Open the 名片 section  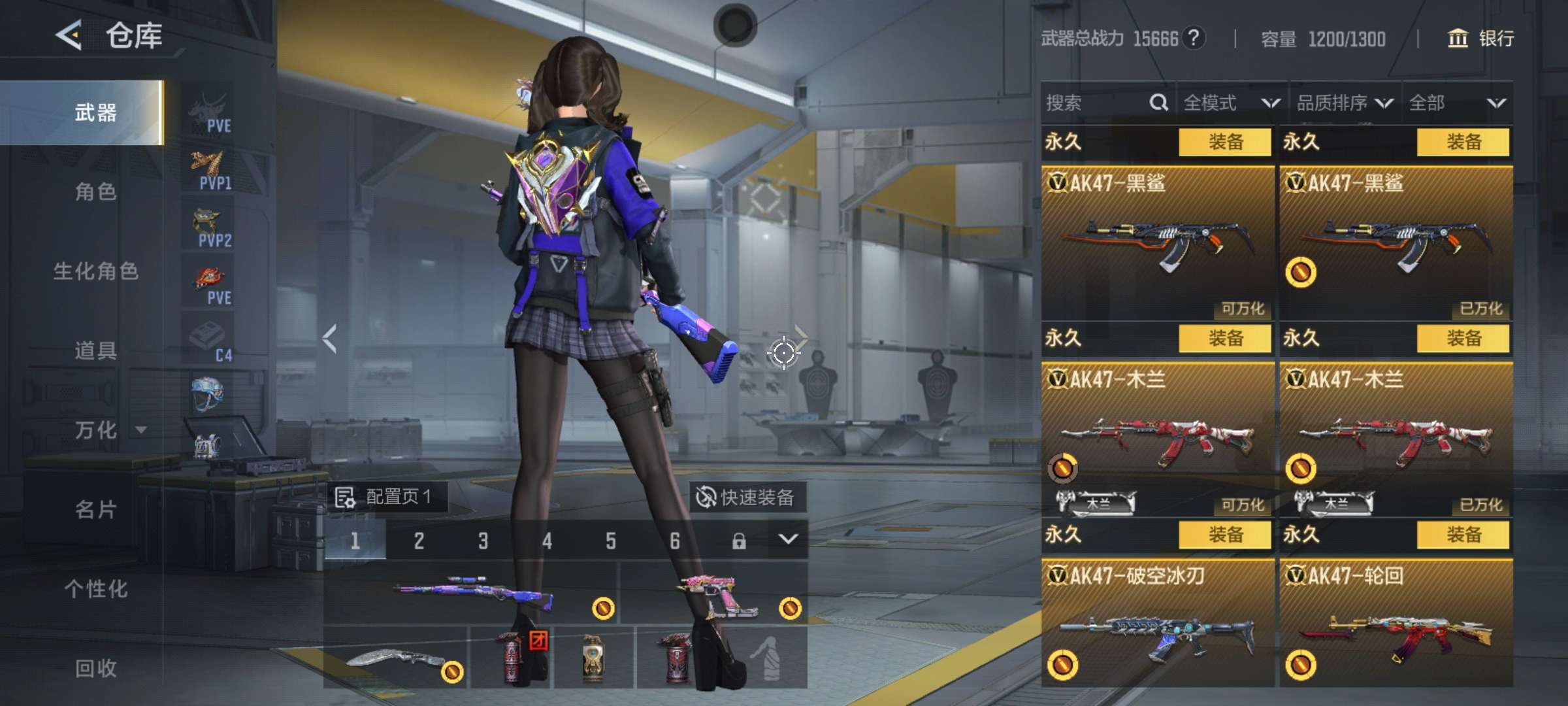point(95,509)
